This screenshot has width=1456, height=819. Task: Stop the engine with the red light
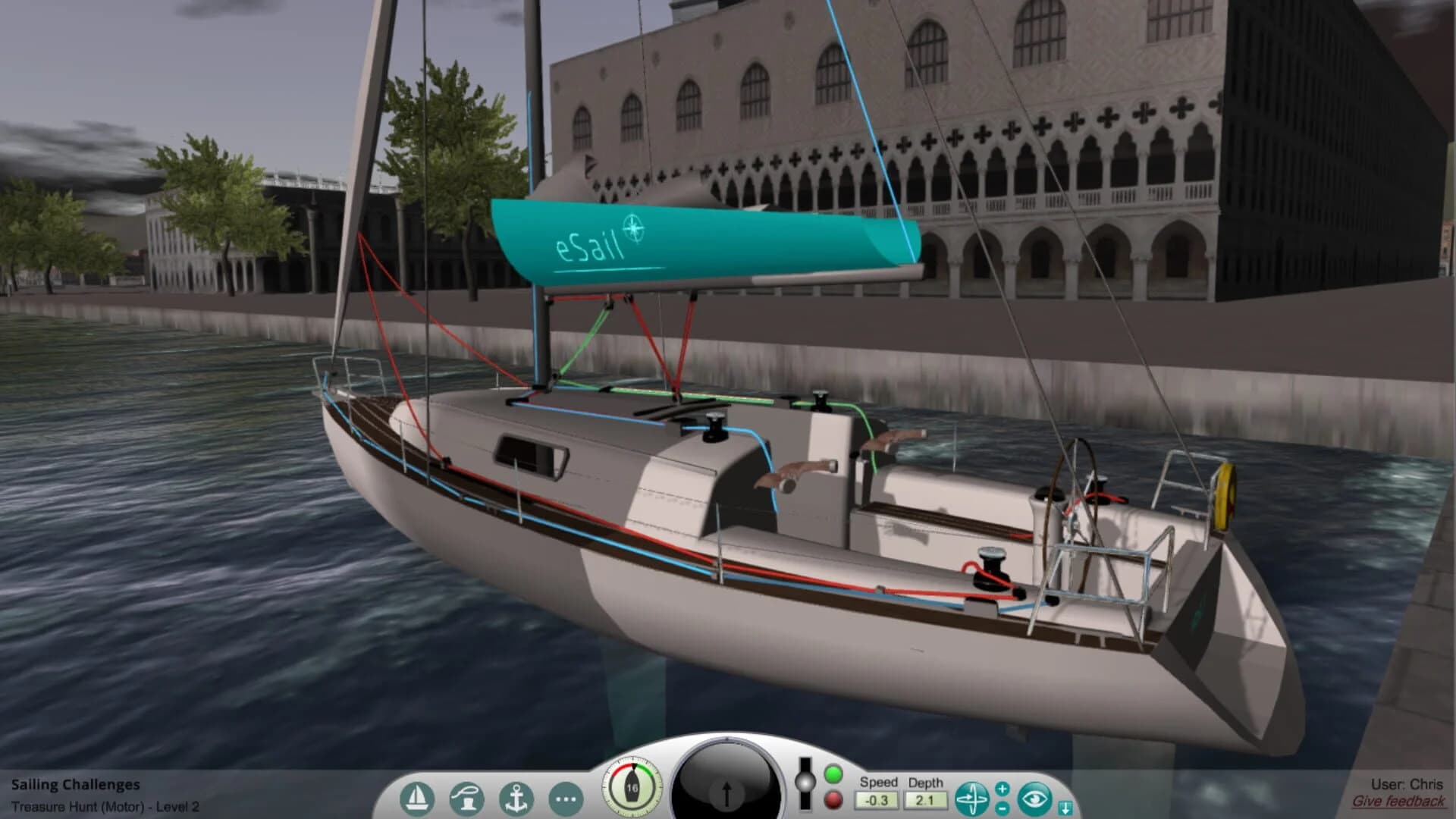(x=834, y=799)
